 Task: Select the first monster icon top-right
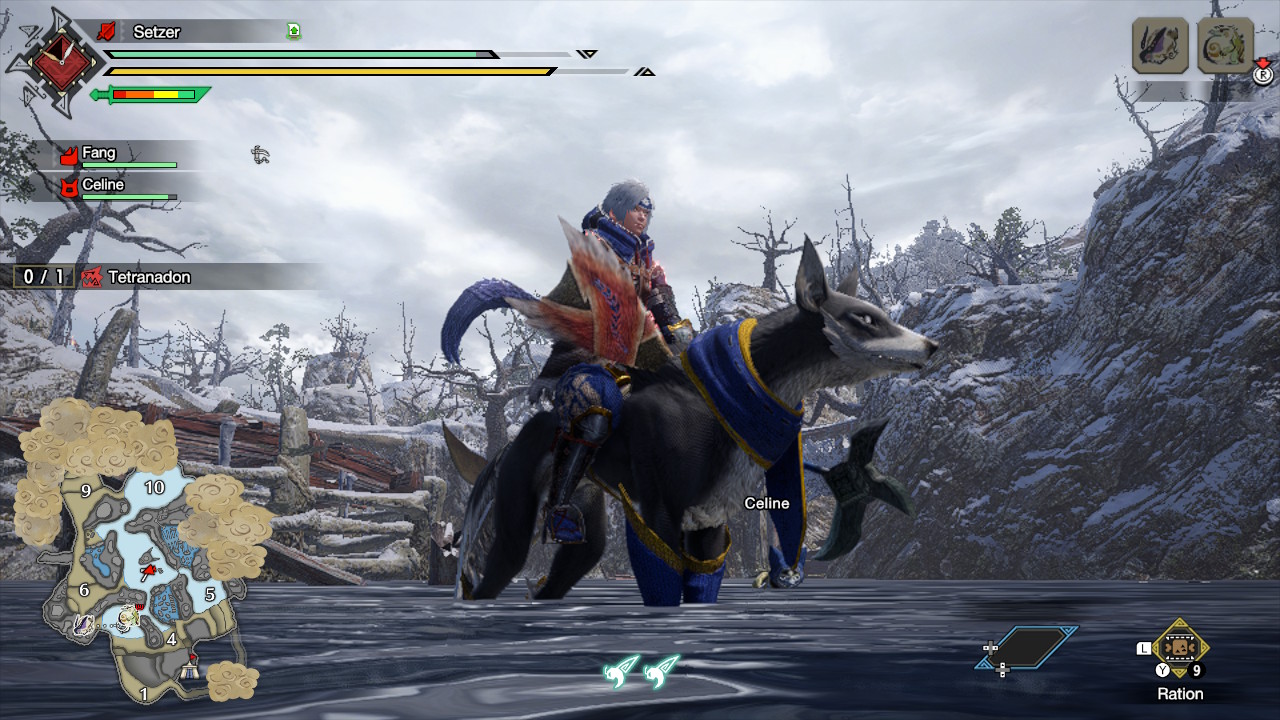point(1160,46)
